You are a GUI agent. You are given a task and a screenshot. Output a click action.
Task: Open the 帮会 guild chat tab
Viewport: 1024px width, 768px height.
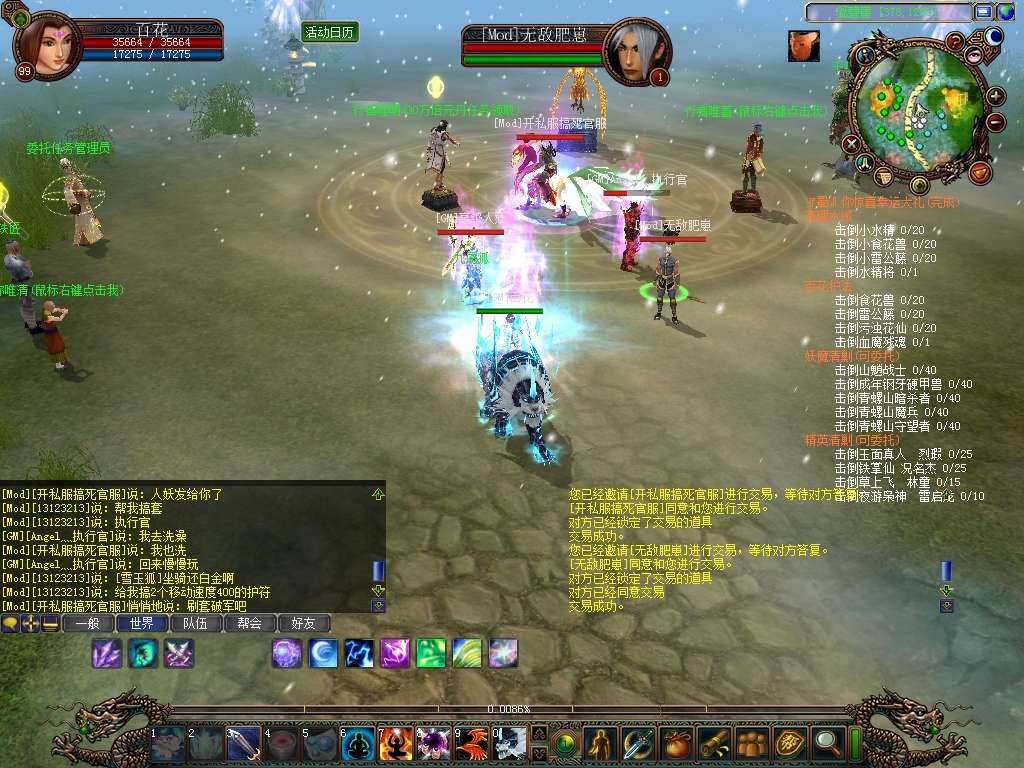(249, 623)
